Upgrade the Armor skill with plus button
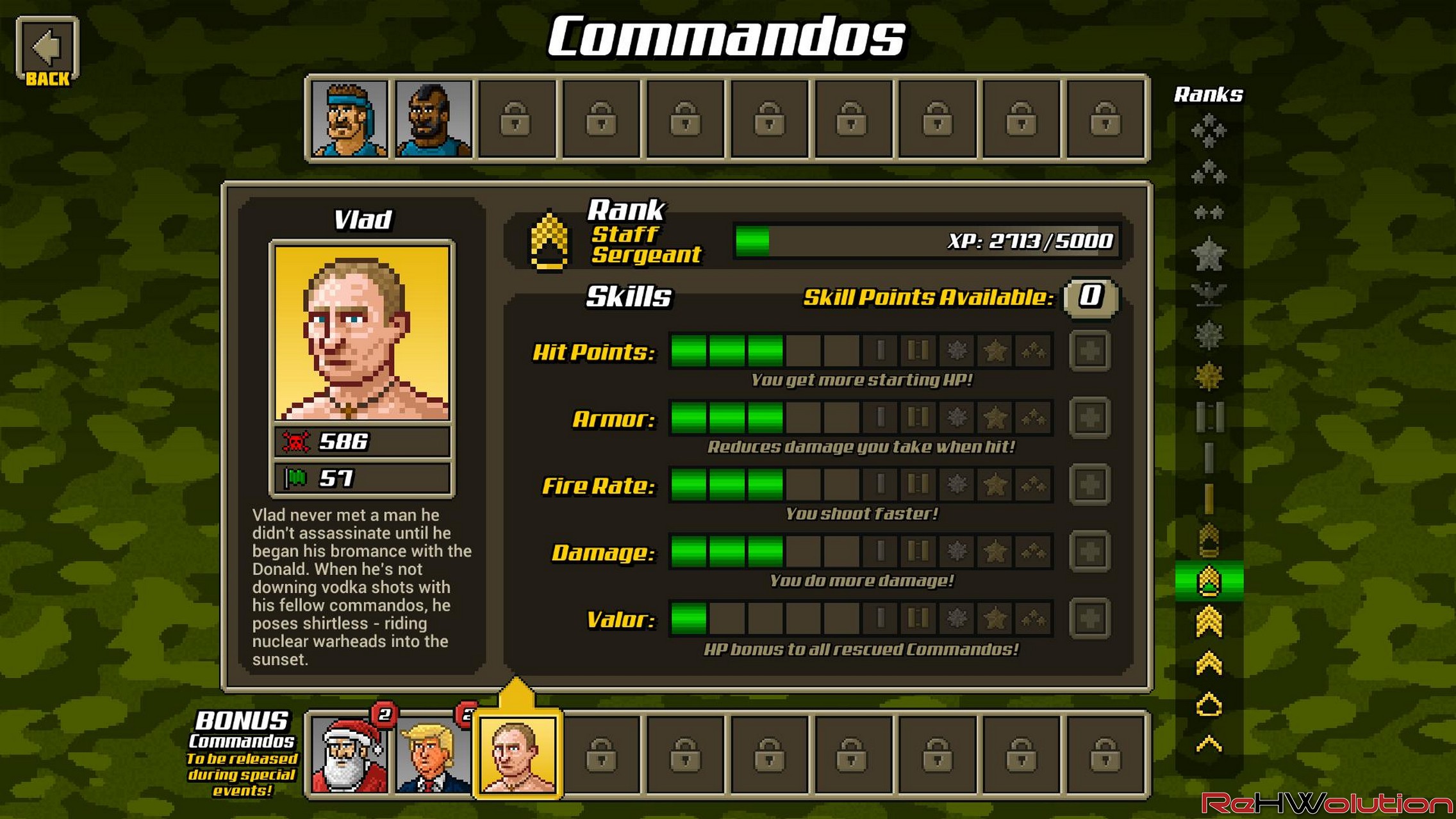The height and width of the screenshot is (819, 1456). coord(1089,418)
